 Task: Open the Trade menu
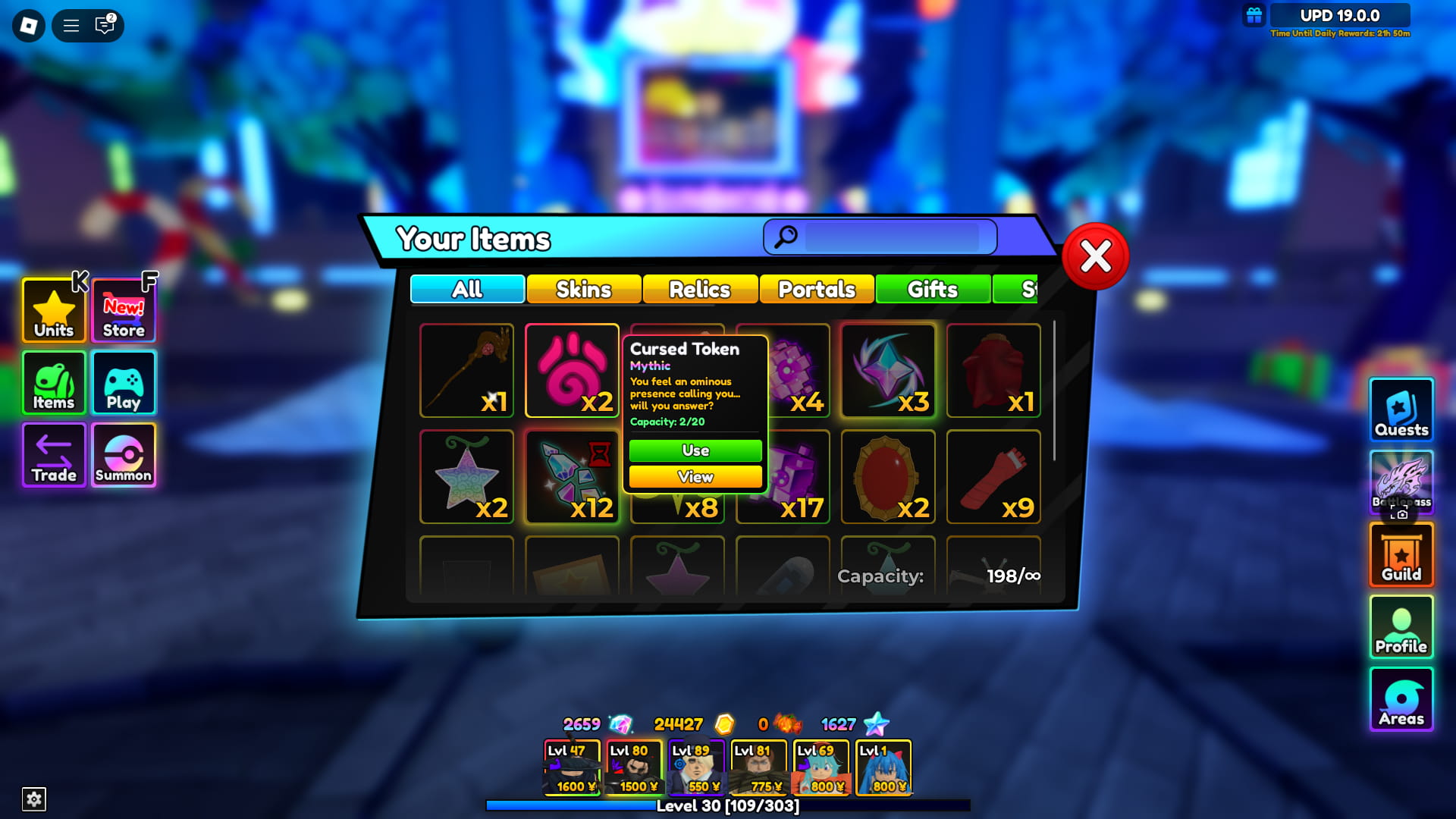tap(53, 455)
